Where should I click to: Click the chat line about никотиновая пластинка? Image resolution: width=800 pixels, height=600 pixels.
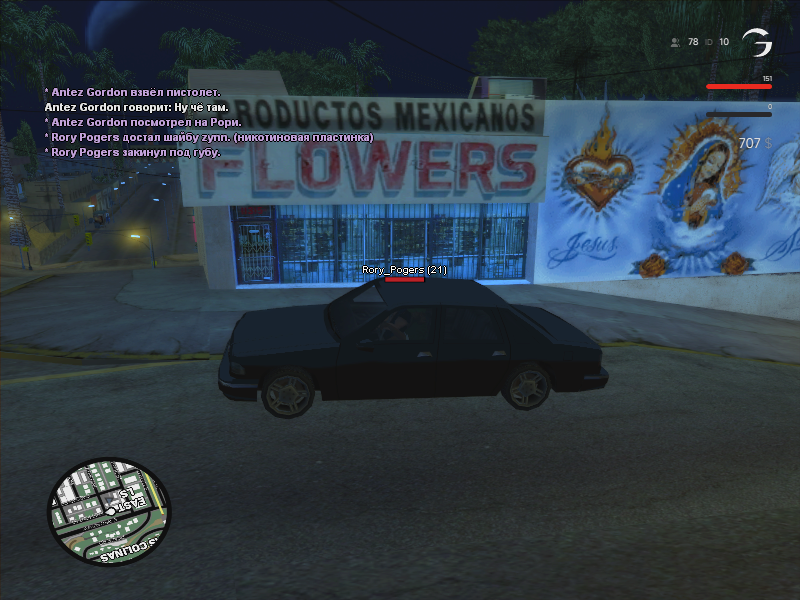pos(209,137)
